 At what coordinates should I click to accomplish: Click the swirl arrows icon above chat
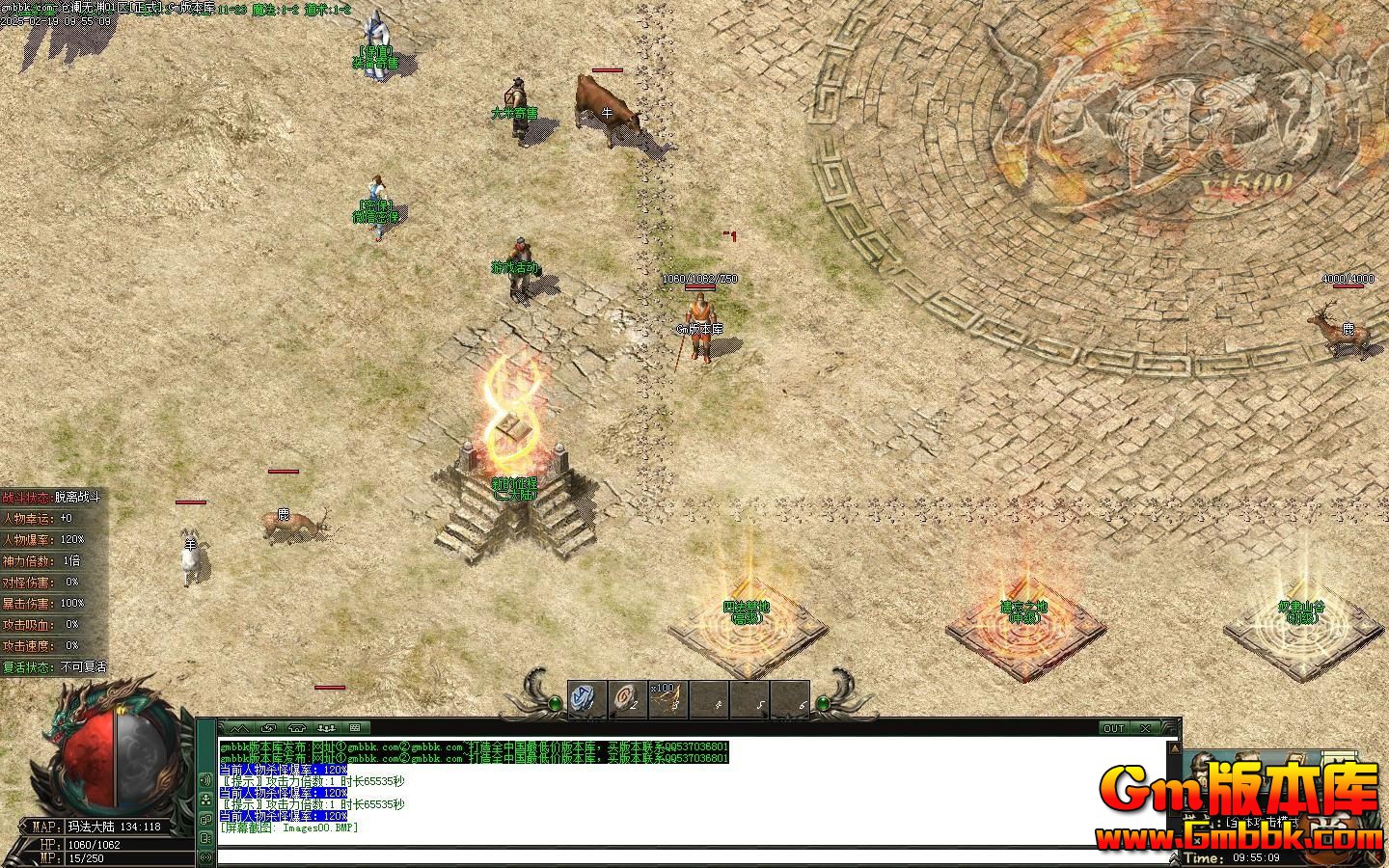tap(268, 728)
